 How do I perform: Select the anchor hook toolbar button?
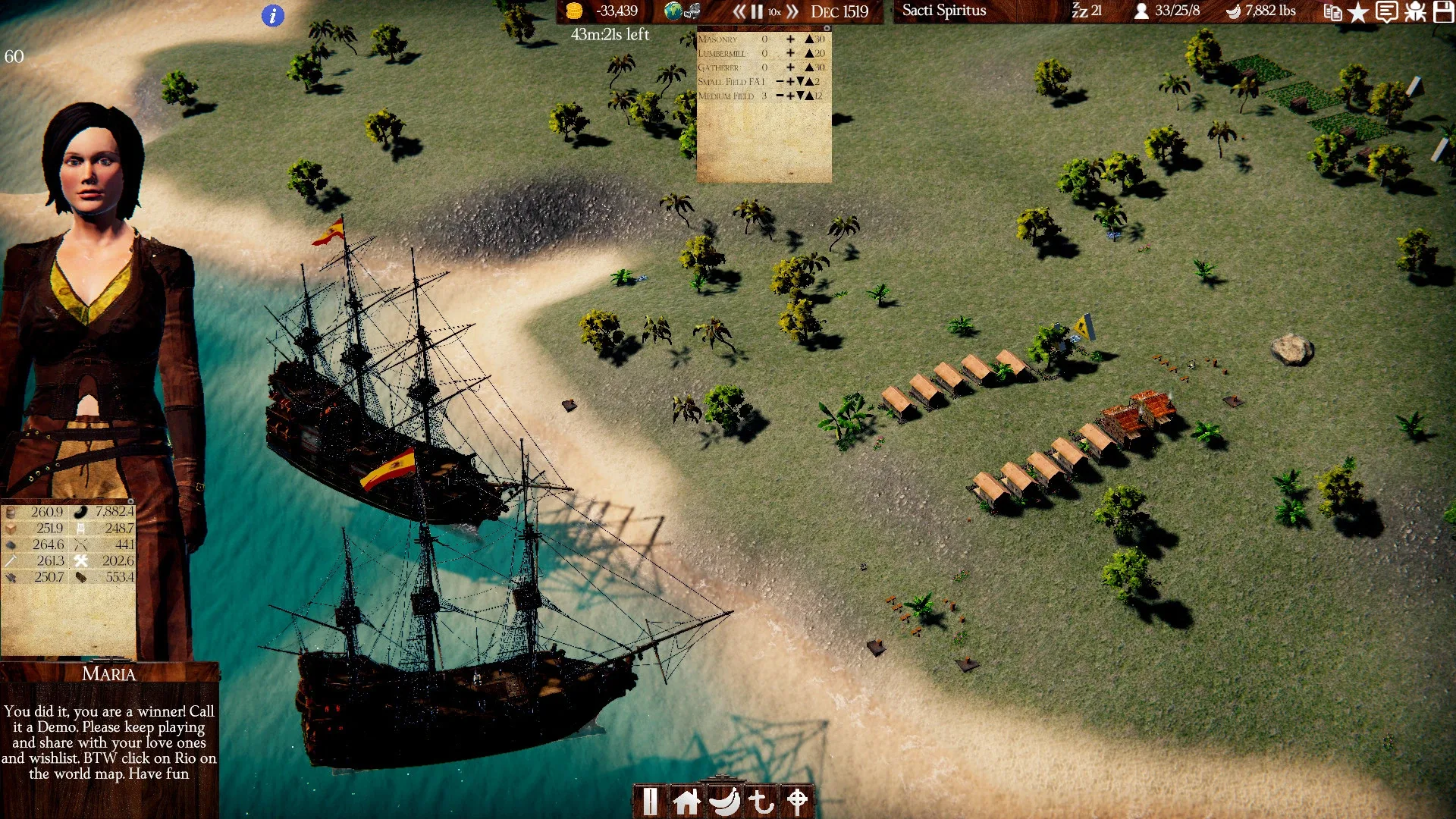tap(761, 801)
